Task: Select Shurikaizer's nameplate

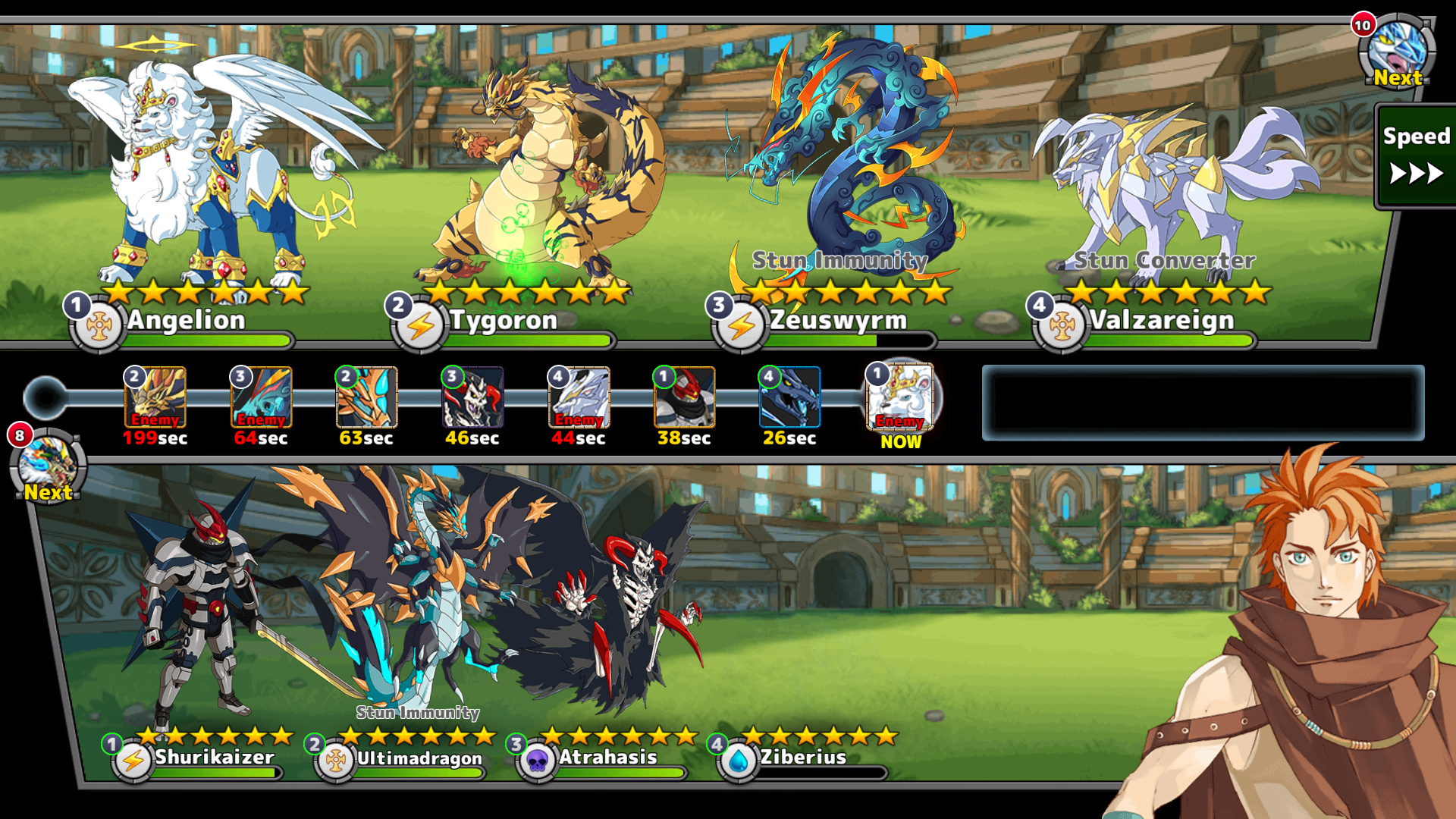Action: click(215, 757)
